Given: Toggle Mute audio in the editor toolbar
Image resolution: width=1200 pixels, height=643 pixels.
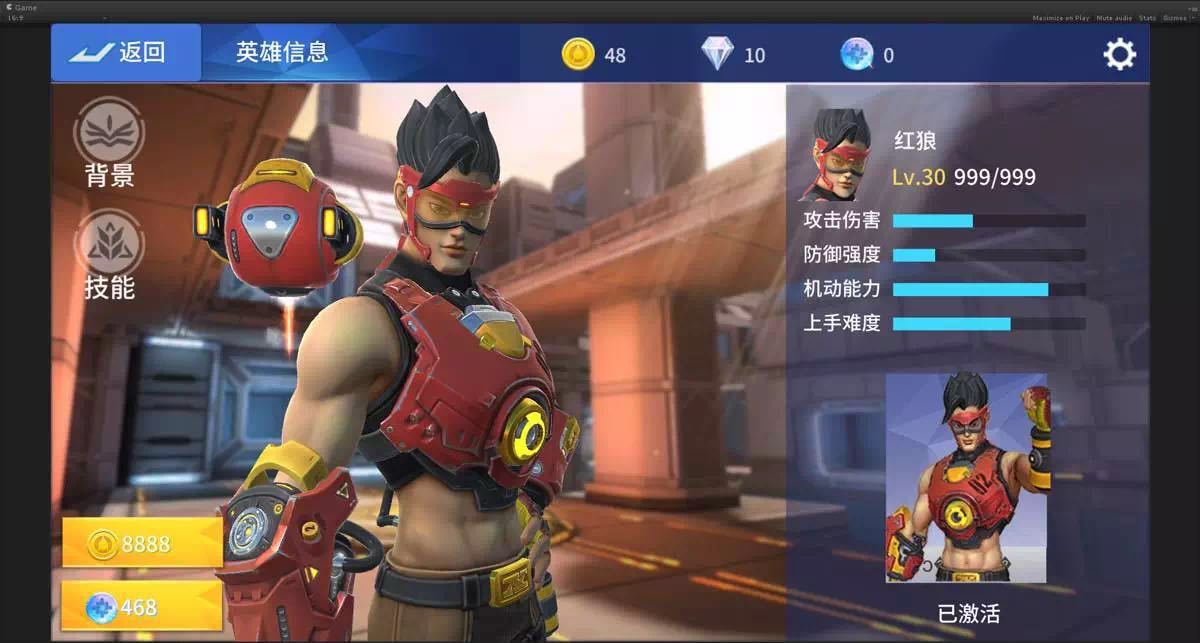Looking at the screenshot, I should click(x=1114, y=18).
